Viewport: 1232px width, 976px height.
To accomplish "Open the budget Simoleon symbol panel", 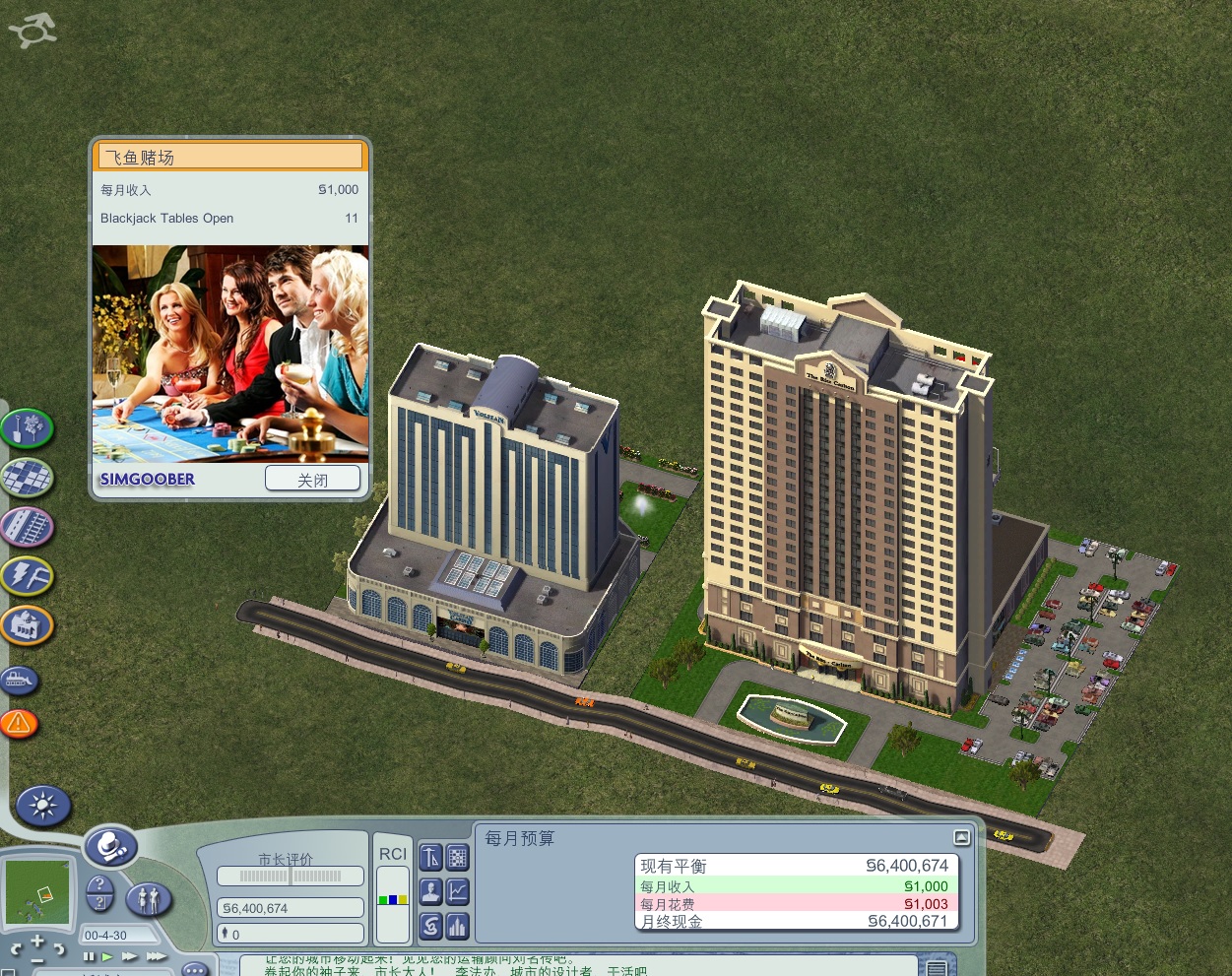I will (x=430, y=926).
